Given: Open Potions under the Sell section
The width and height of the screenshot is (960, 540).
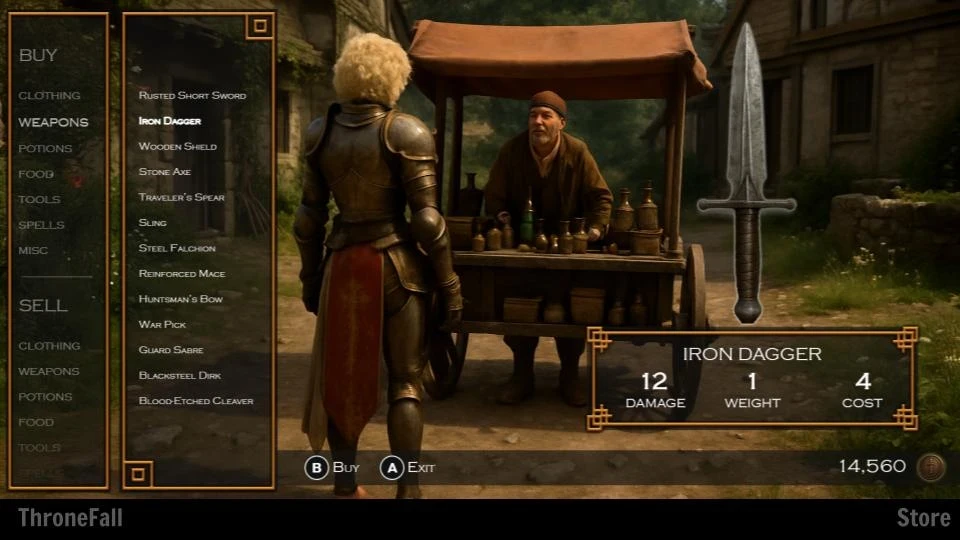Looking at the screenshot, I should click(x=45, y=397).
